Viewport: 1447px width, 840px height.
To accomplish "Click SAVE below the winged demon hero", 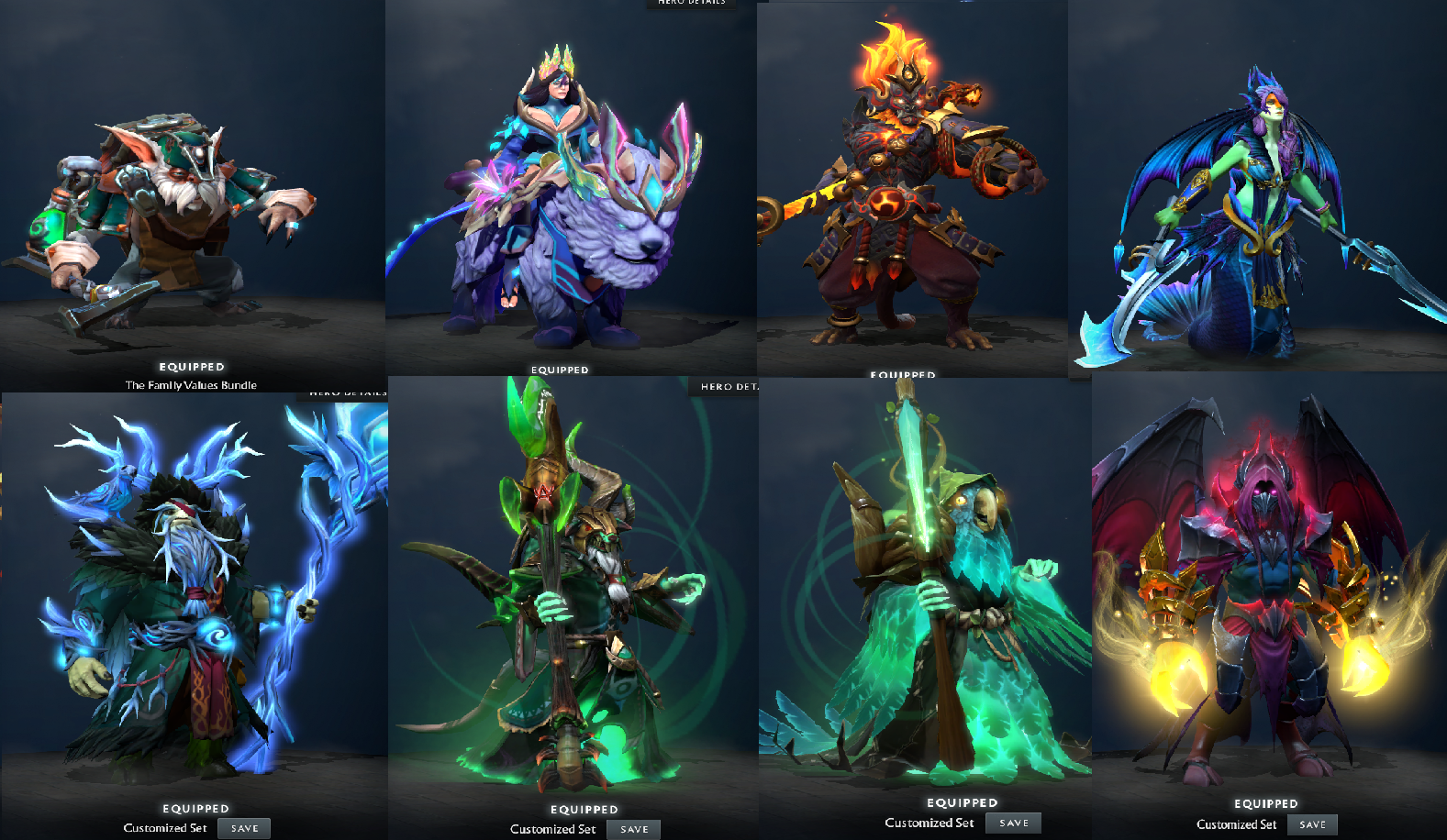I will click(x=1312, y=823).
